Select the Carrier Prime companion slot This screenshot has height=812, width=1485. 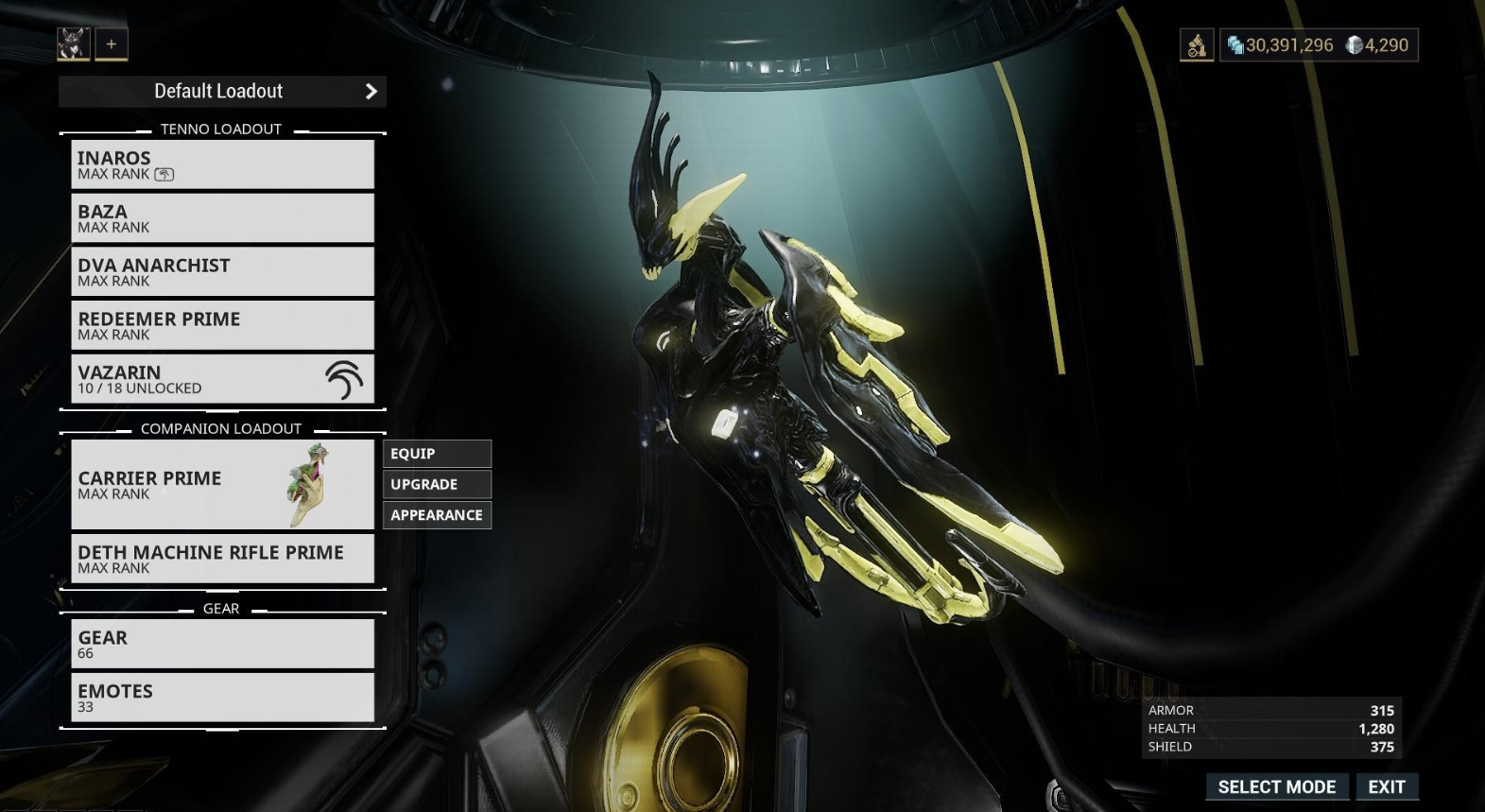click(x=222, y=484)
